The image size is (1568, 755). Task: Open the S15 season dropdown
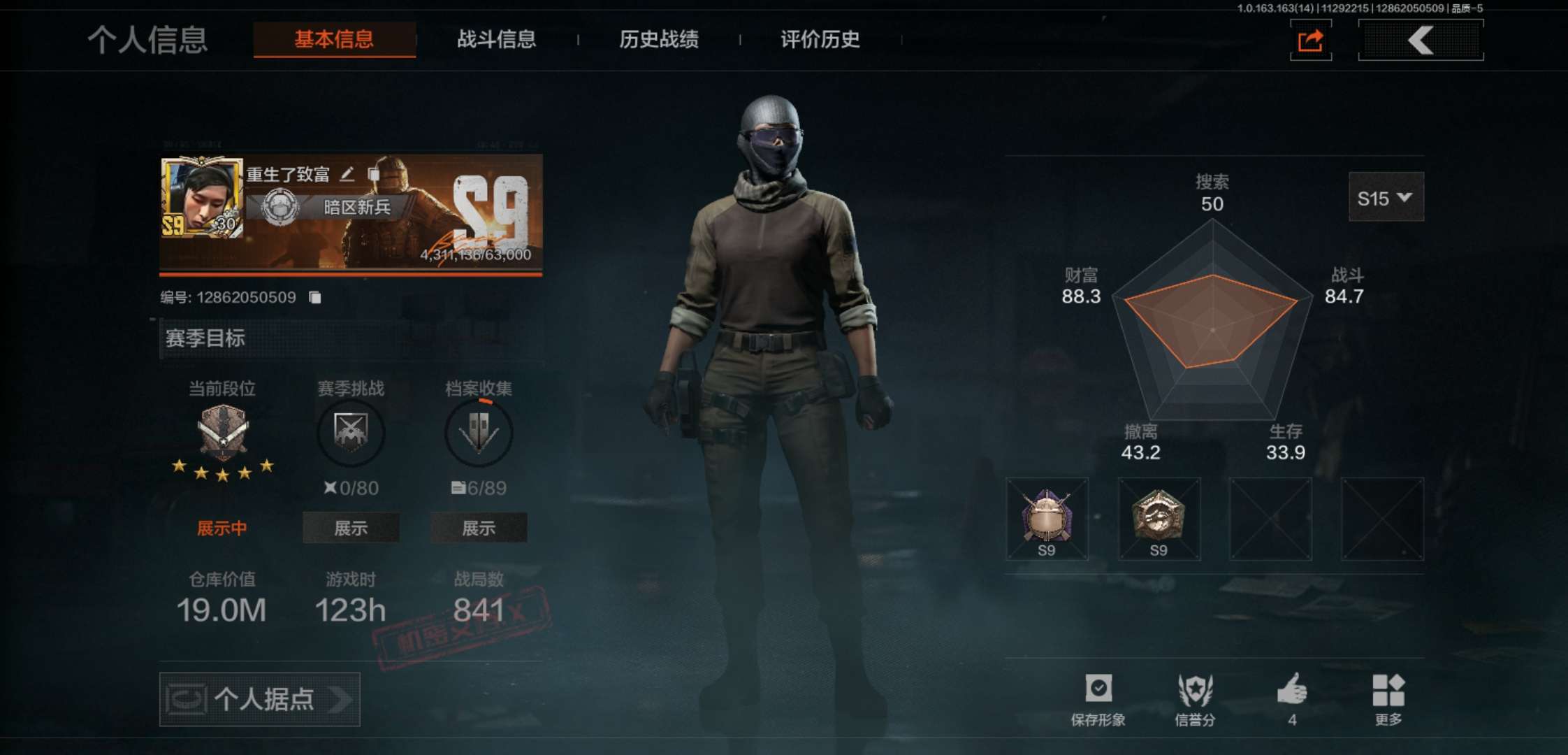[1385, 198]
